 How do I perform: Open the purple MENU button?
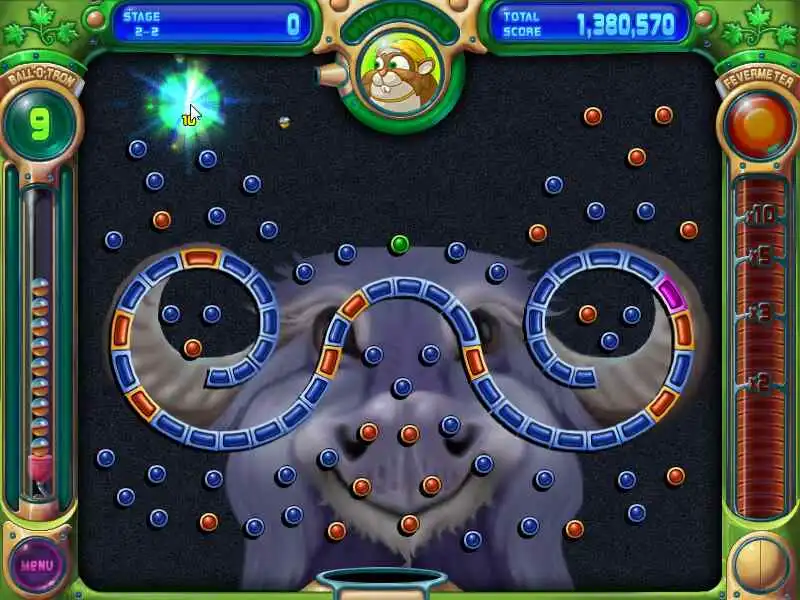[37, 564]
